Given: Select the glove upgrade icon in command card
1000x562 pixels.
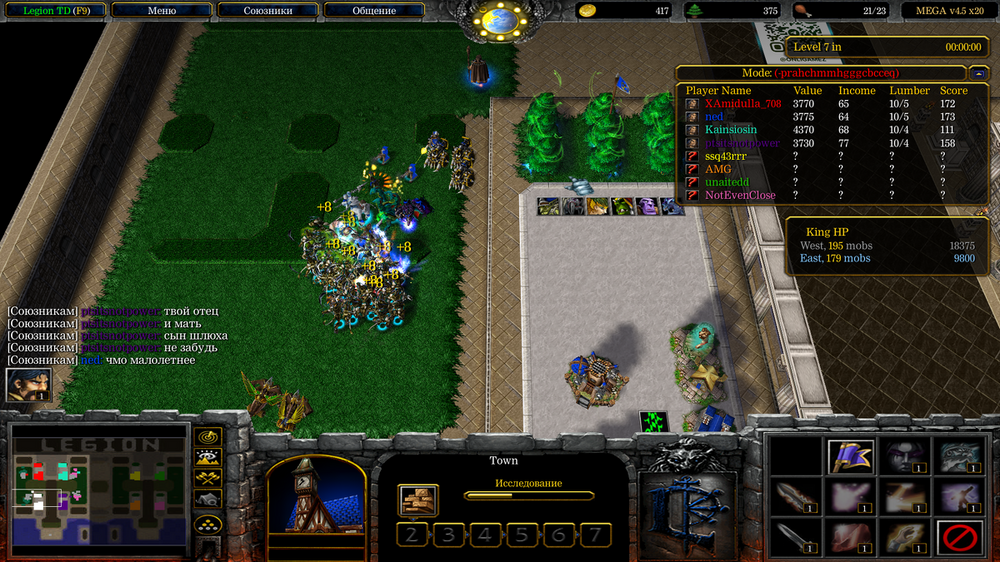Looking at the screenshot, I should [x=904, y=538].
